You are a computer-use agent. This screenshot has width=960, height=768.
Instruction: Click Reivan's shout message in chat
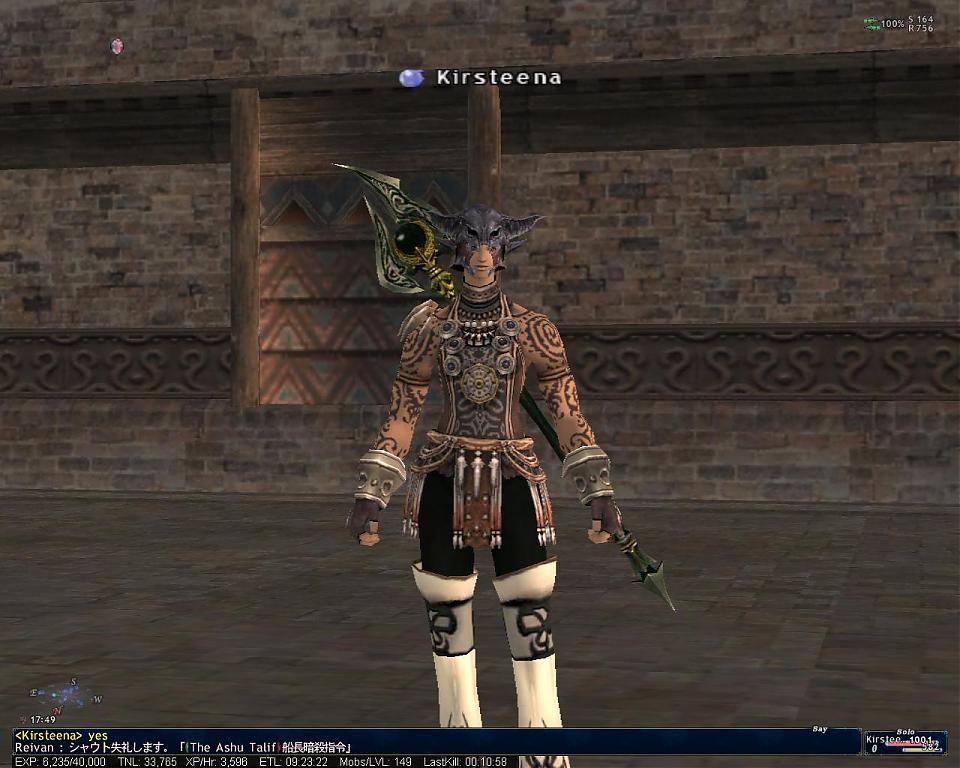tap(183, 747)
